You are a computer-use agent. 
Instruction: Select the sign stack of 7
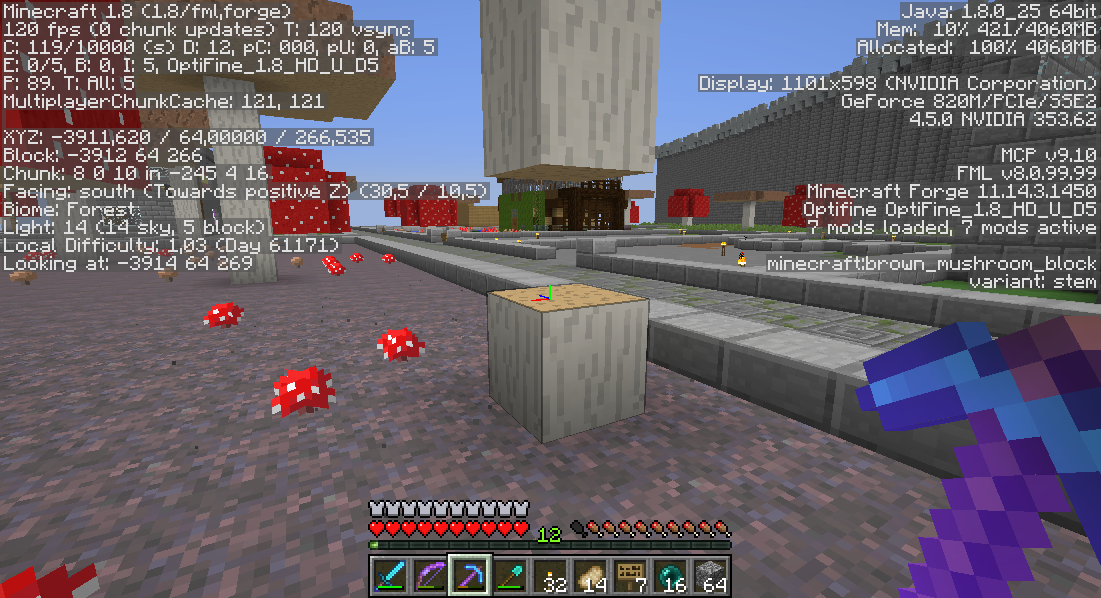pos(629,576)
